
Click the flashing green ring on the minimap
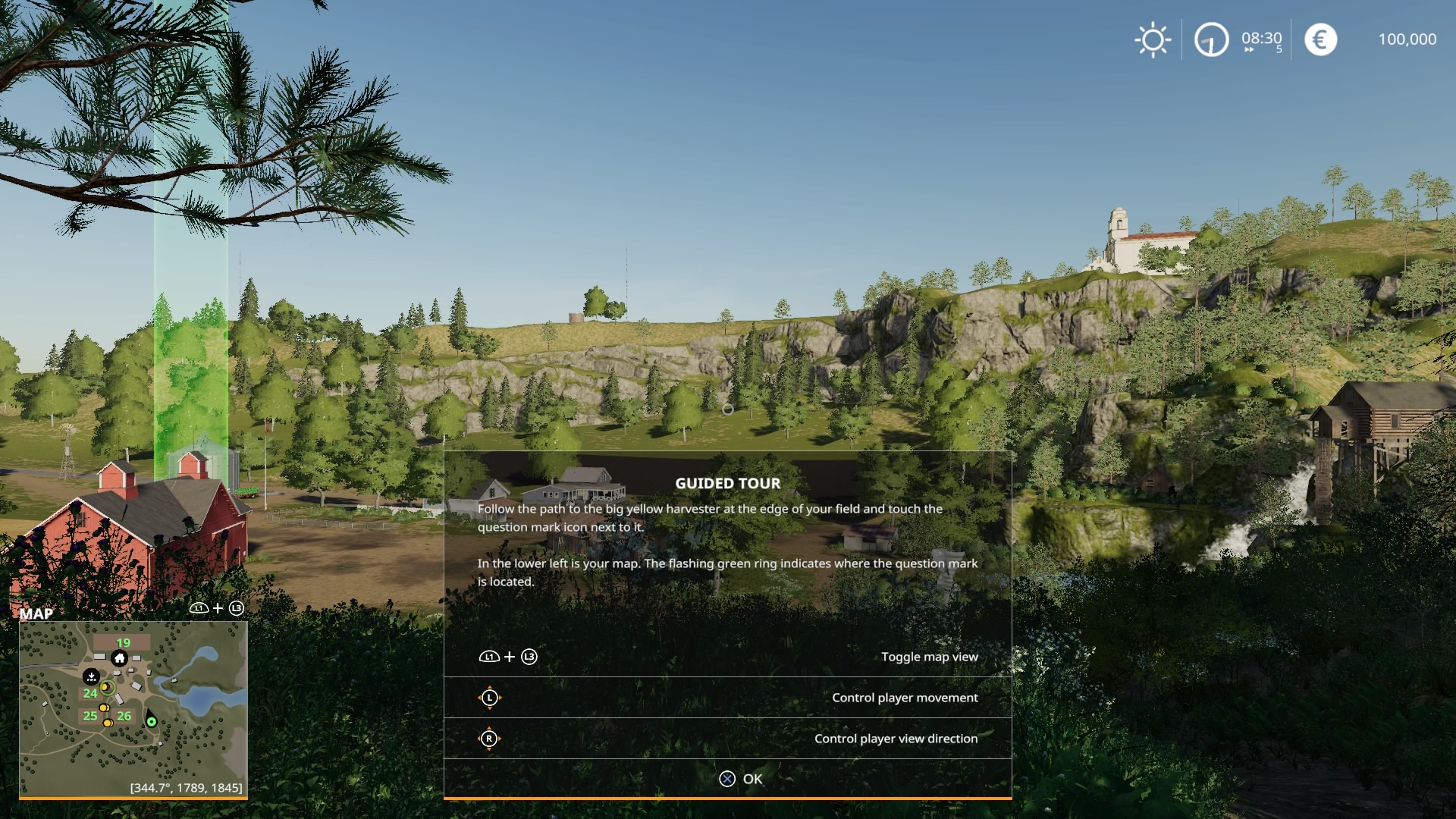click(107, 688)
